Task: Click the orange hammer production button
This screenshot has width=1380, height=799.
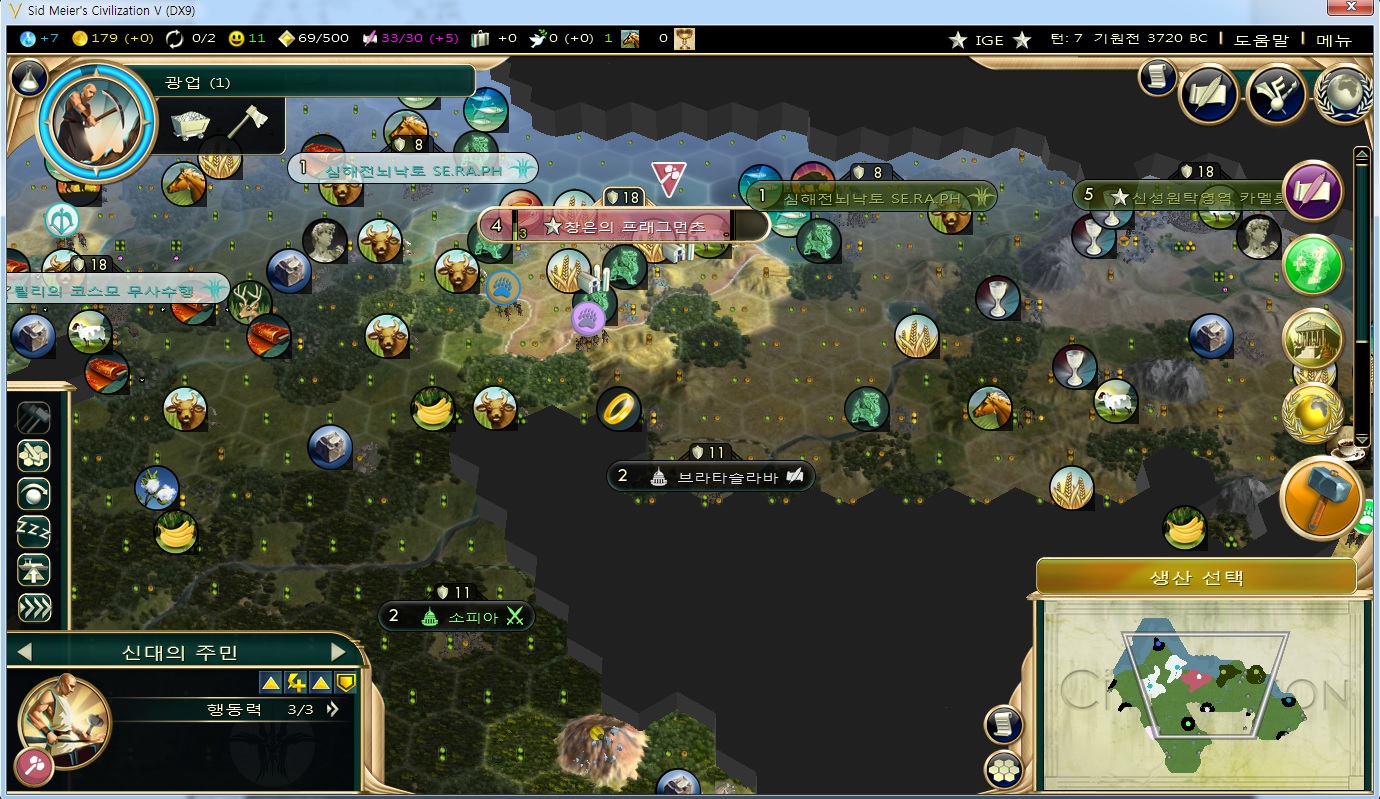Action: click(1320, 498)
